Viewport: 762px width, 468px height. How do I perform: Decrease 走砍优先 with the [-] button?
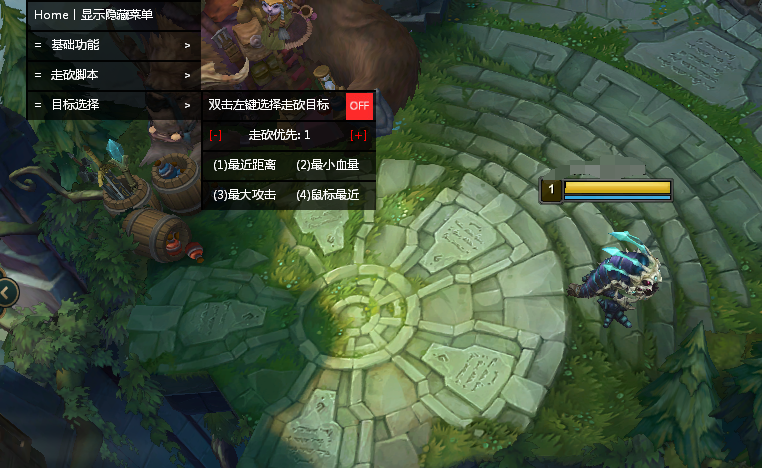click(x=215, y=135)
